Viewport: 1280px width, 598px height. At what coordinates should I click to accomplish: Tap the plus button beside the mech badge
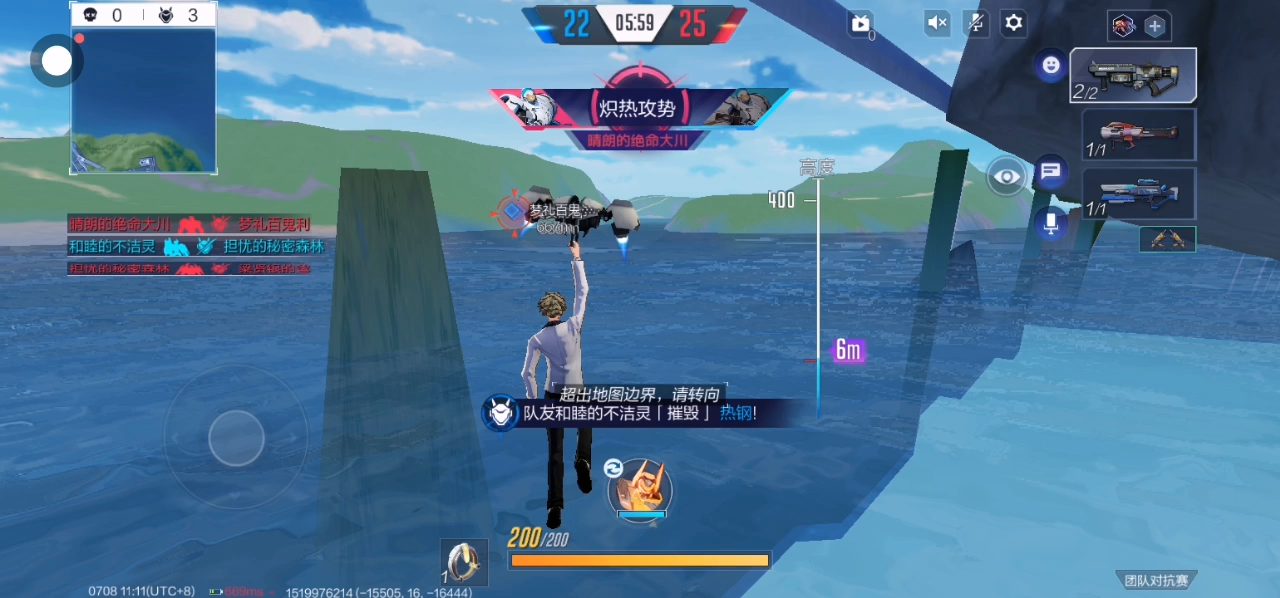(1155, 26)
